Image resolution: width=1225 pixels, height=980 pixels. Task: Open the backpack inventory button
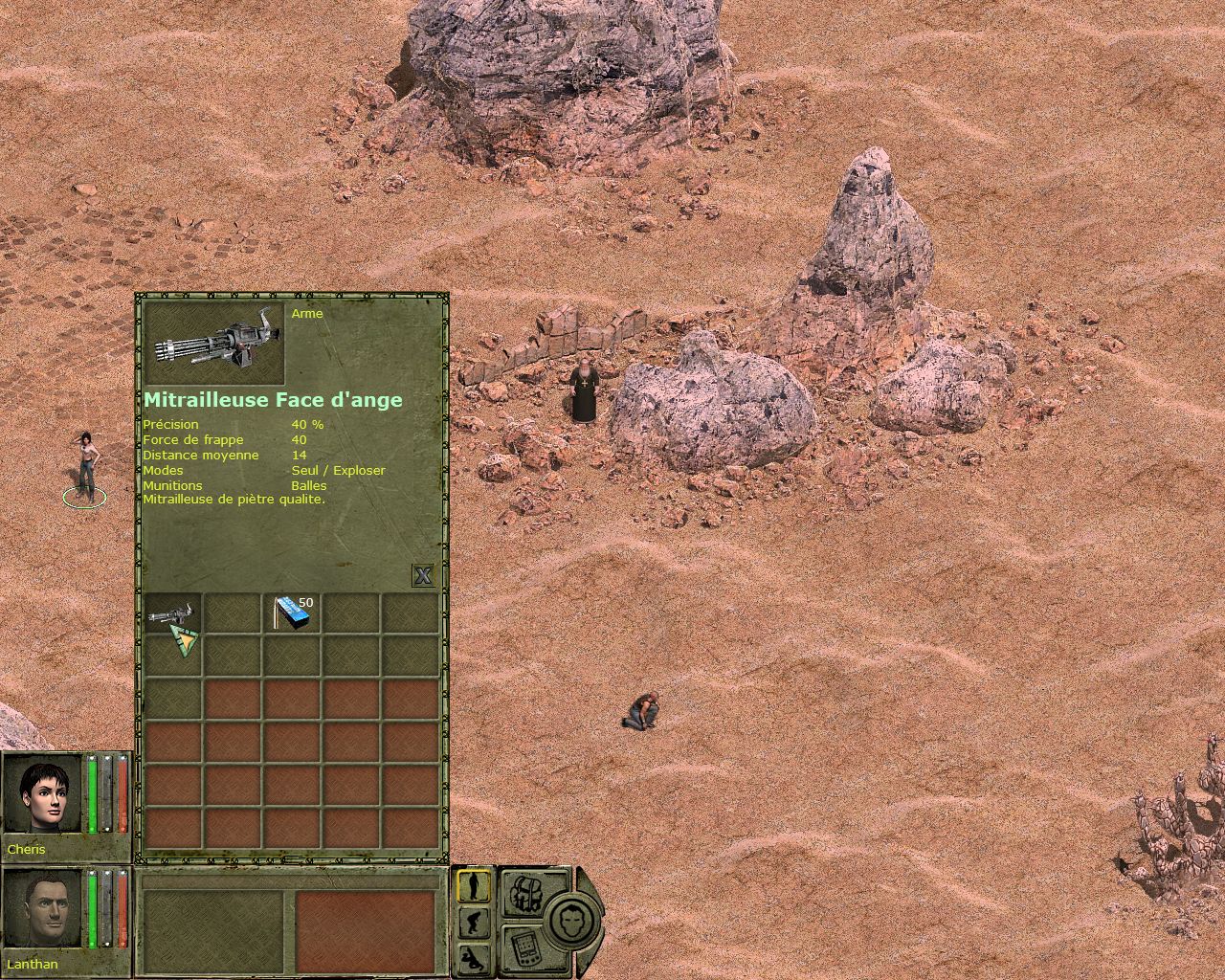point(523,892)
